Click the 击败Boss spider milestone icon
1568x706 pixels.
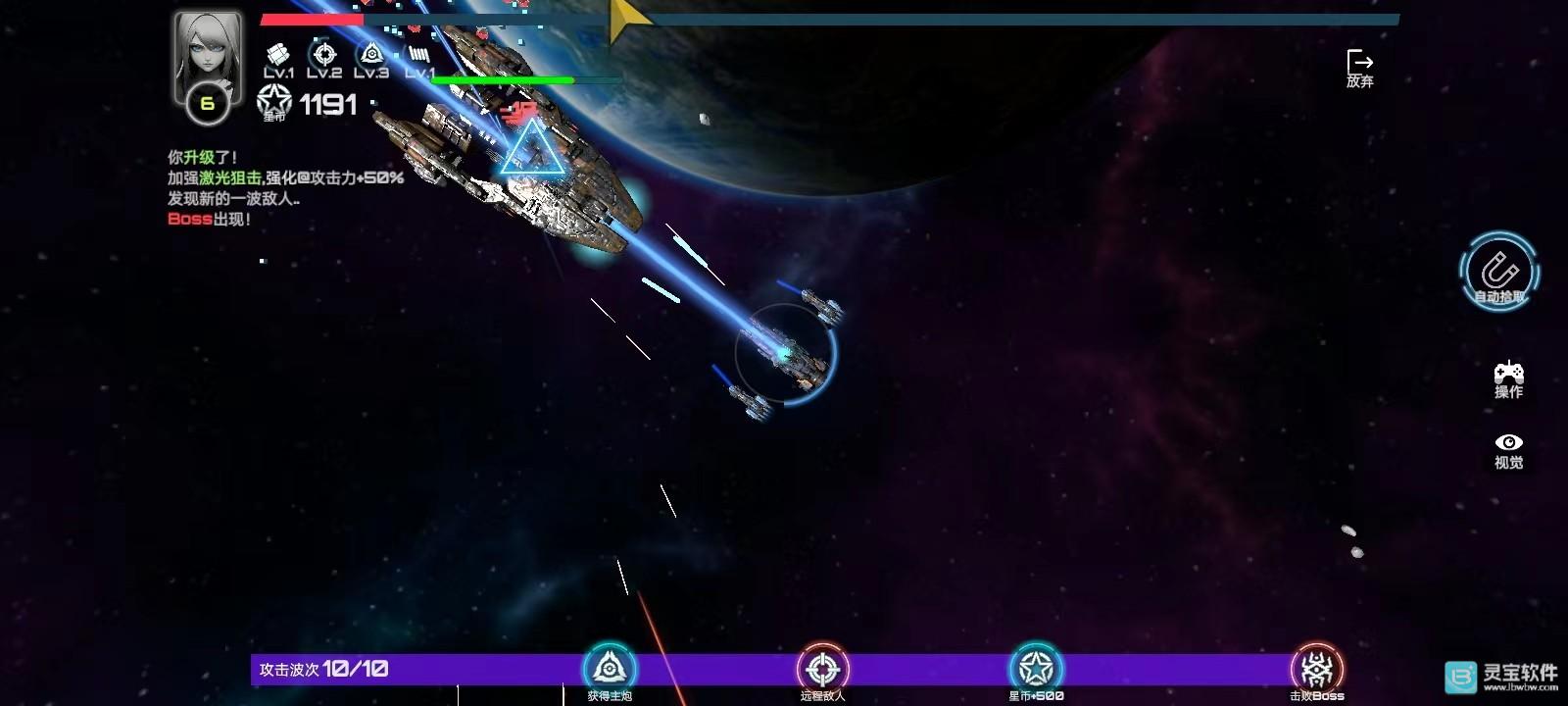coord(1315,668)
